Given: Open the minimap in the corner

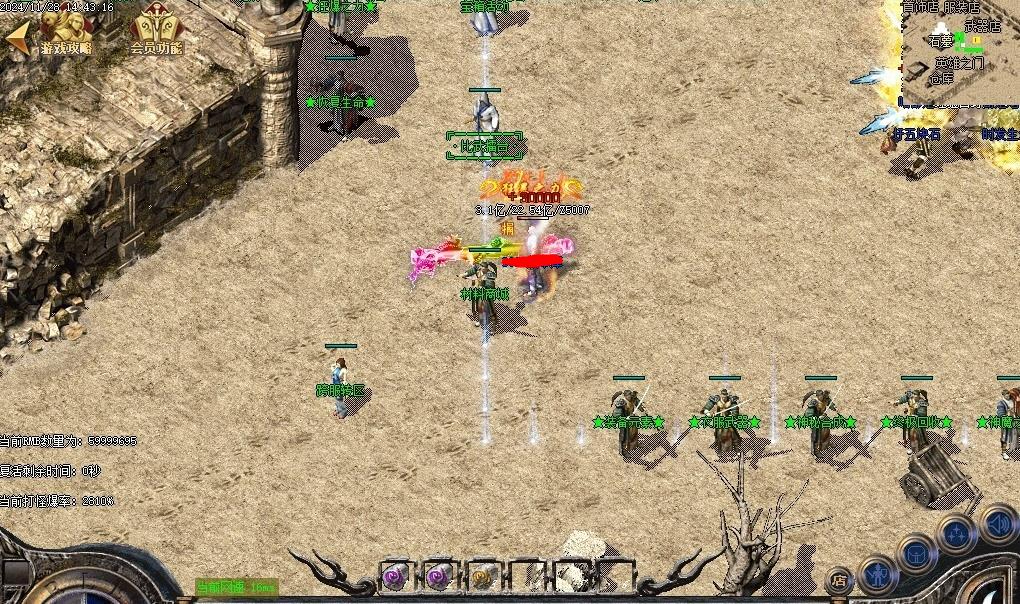Looking at the screenshot, I should pyautogui.click(x=958, y=52).
